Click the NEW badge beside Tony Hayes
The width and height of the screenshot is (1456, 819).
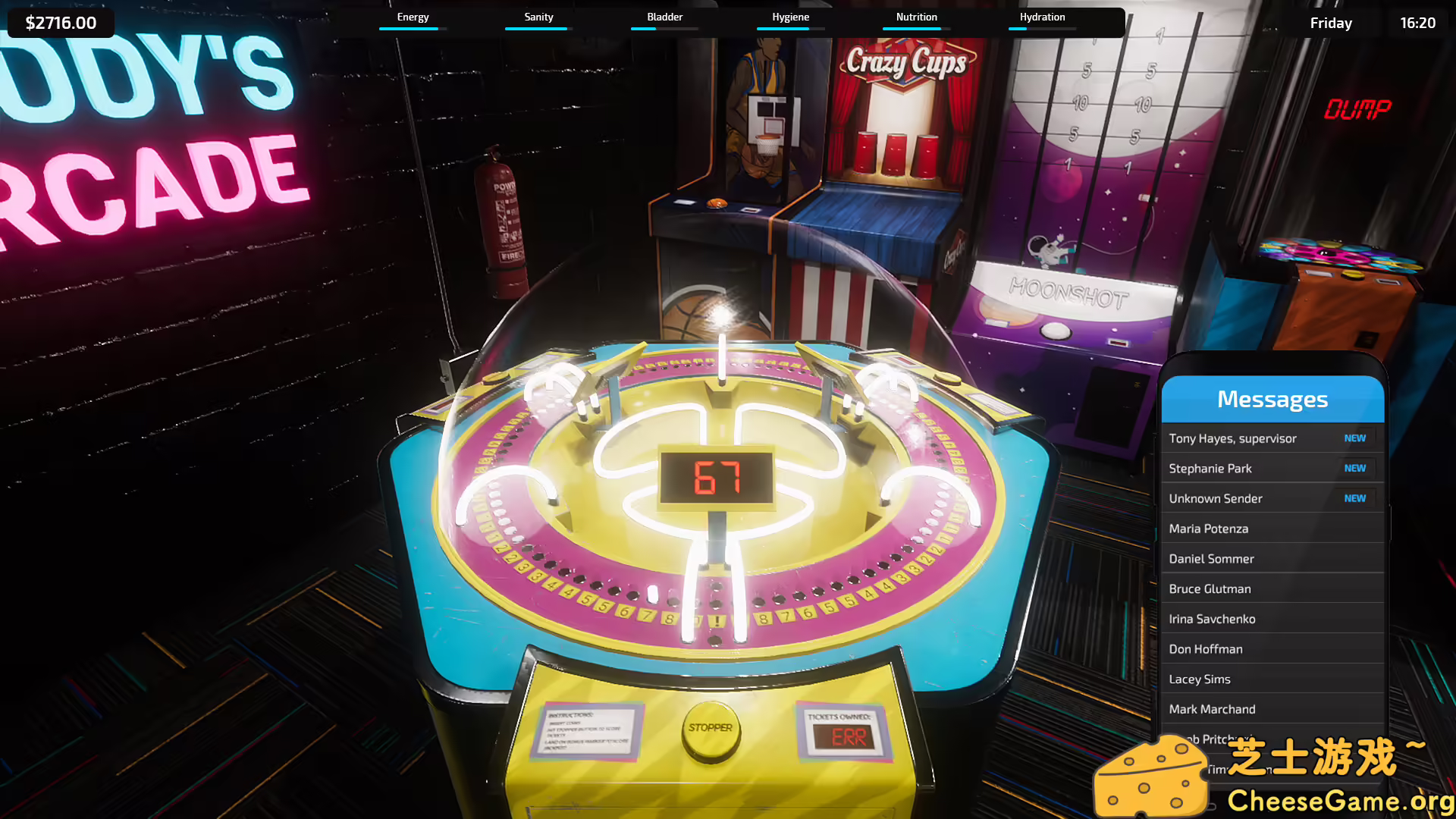[1355, 438]
